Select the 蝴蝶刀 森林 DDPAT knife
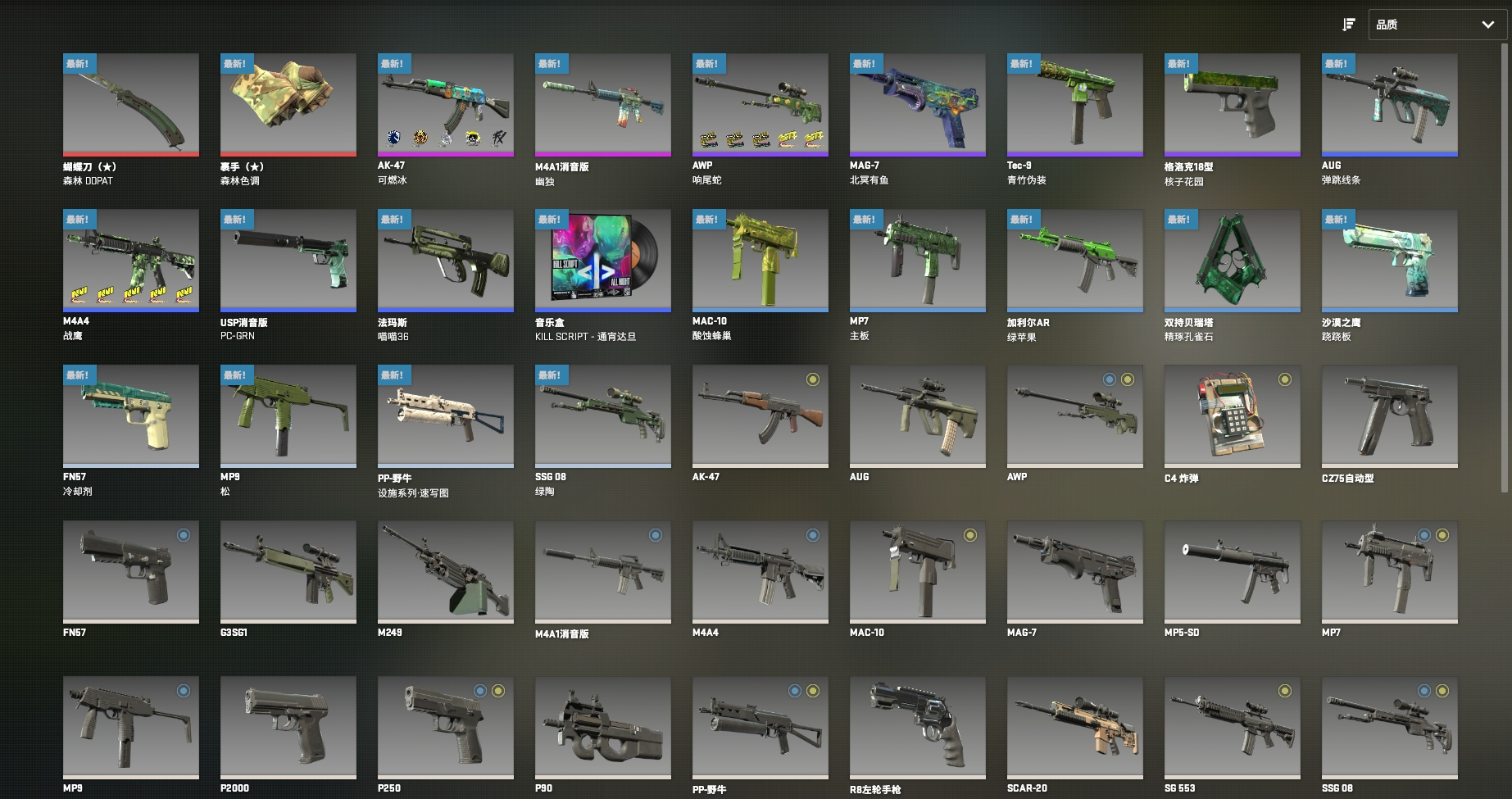Image resolution: width=1512 pixels, height=799 pixels. click(131, 104)
